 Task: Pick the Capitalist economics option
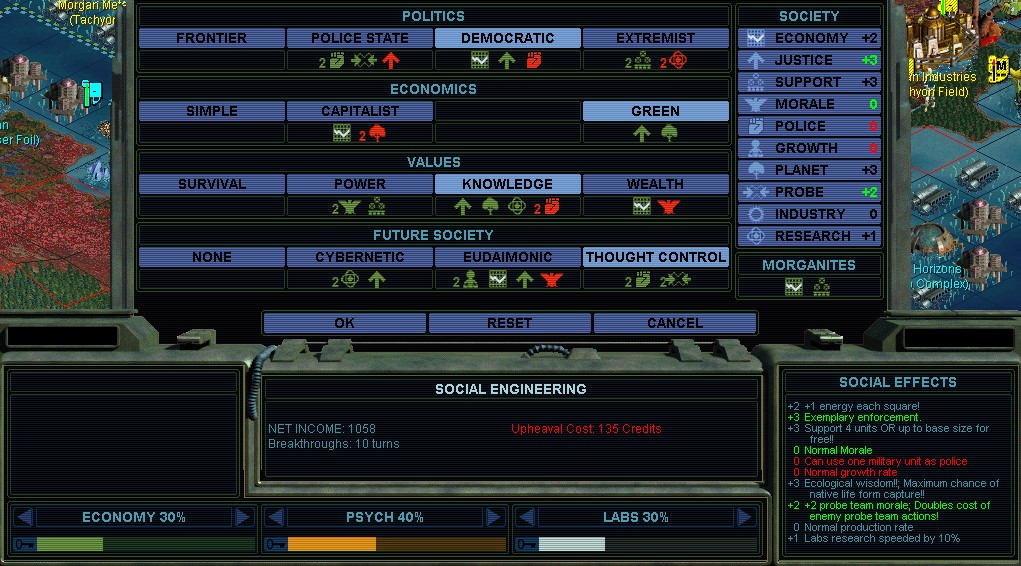359,111
